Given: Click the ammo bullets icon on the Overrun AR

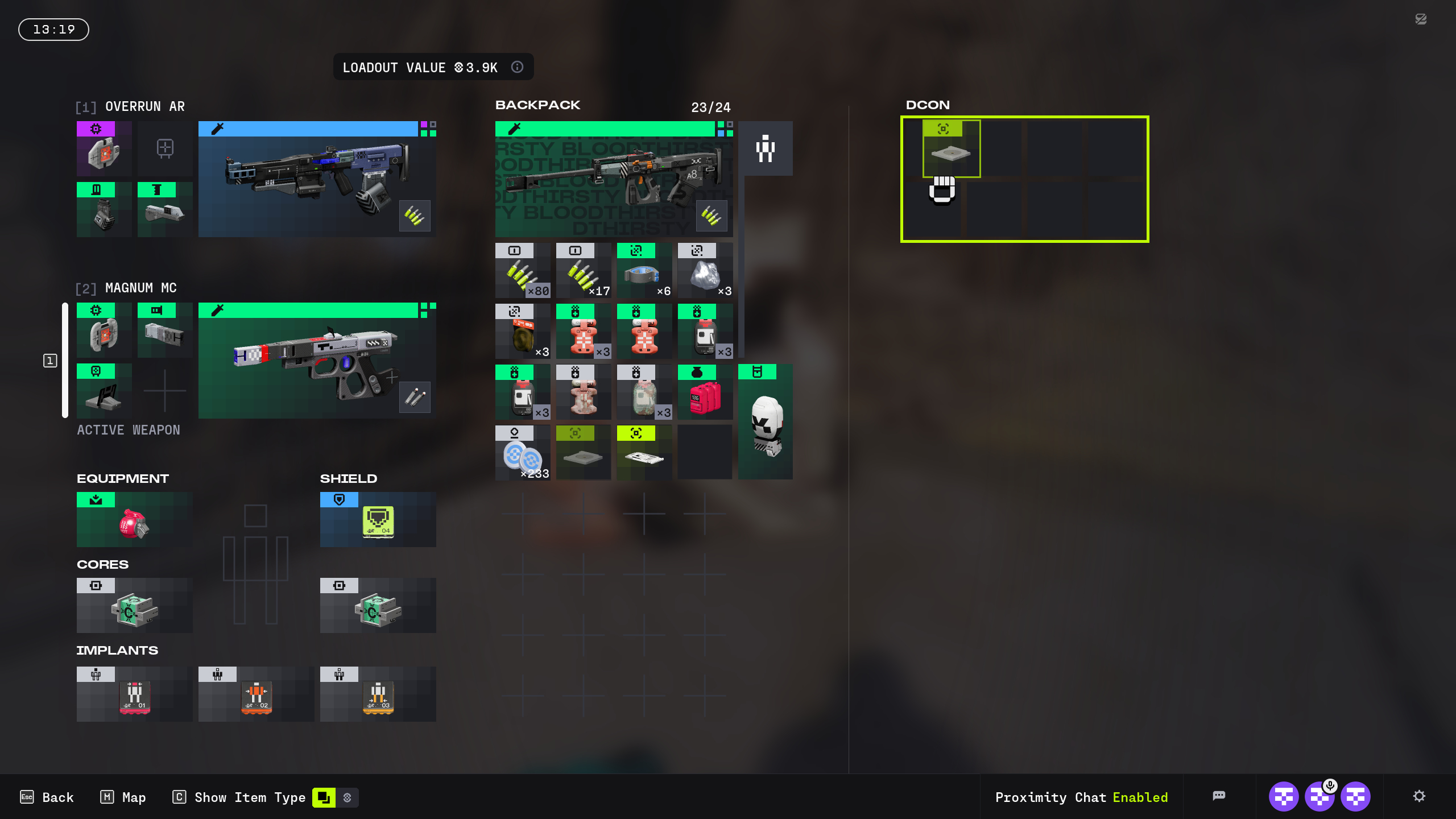Looking at the screenshot, I should [415, 216].
